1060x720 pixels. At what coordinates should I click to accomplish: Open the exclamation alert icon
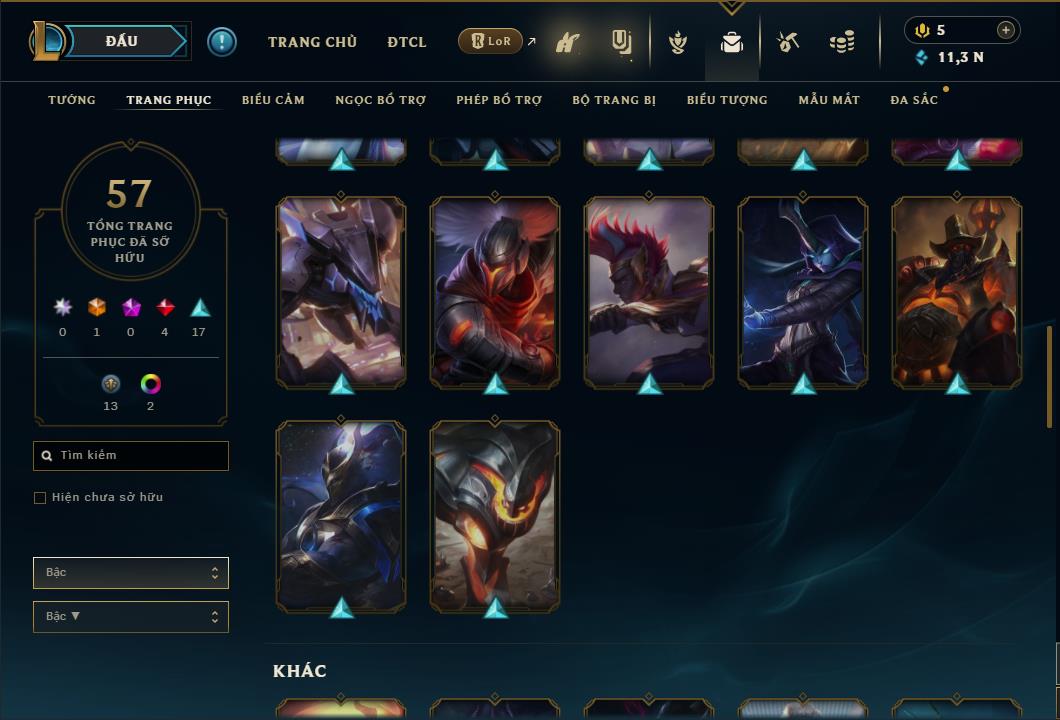pos(222,42)
